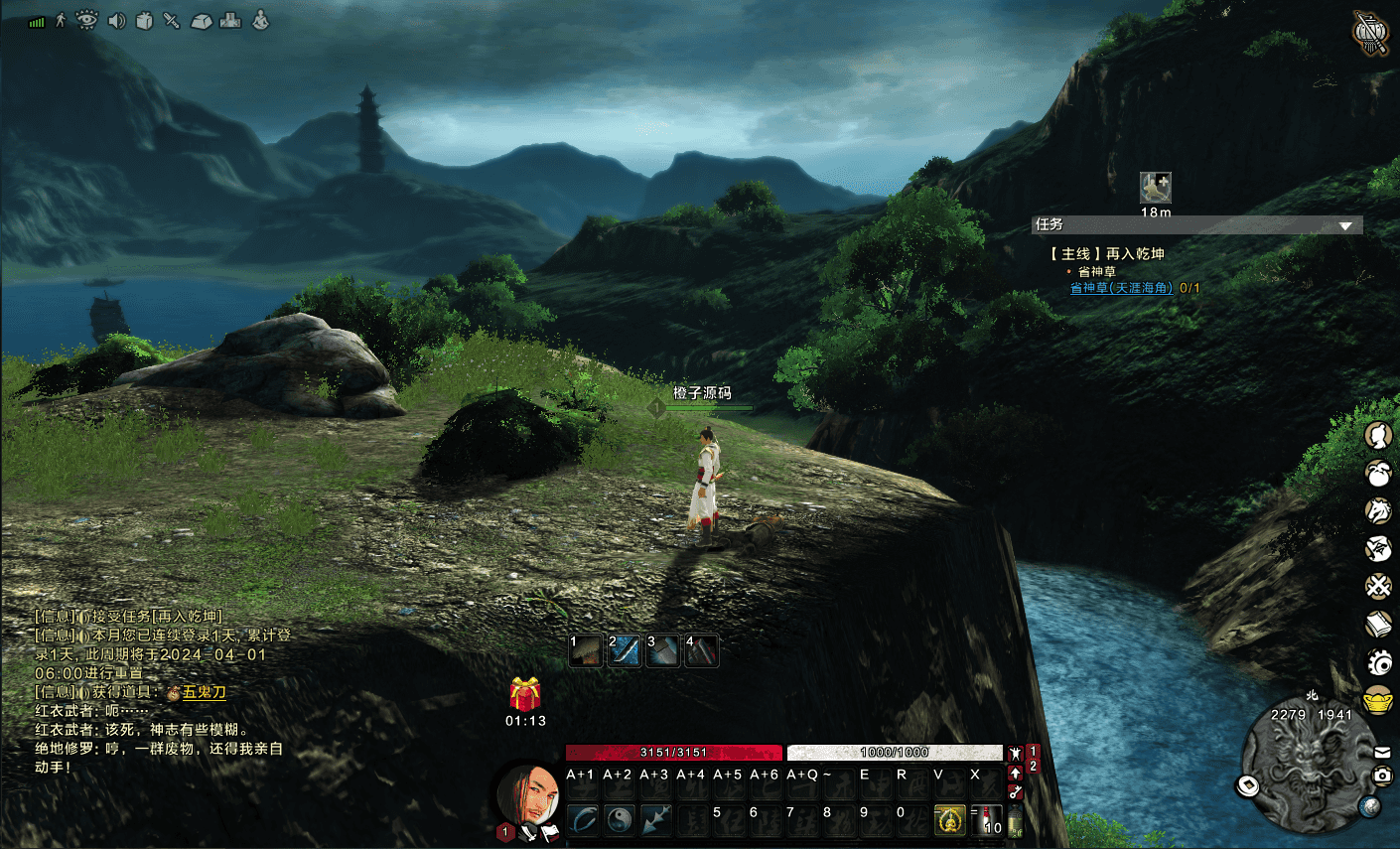
Task: Open the mail envelope icon
Action: click(1382, 753)
